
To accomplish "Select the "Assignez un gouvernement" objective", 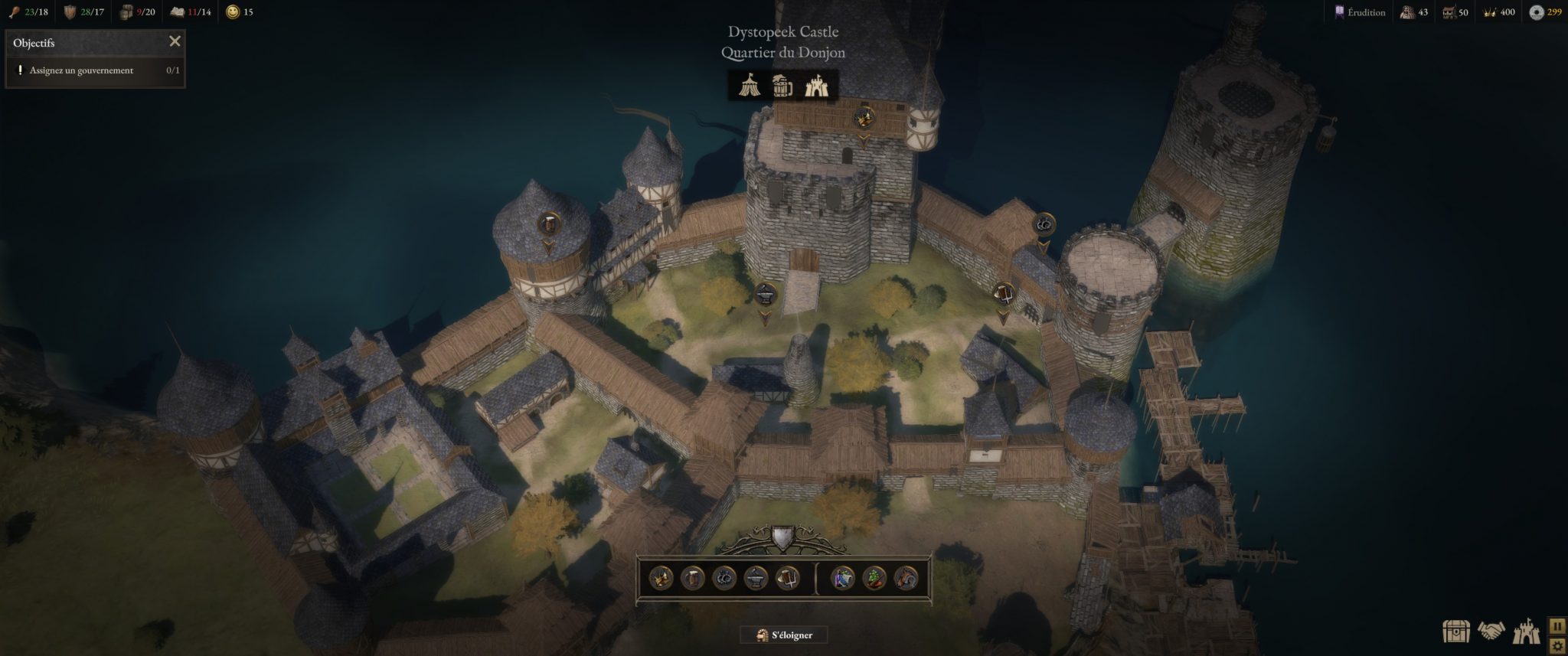I will pyautogui.click(x=81, y=70).
